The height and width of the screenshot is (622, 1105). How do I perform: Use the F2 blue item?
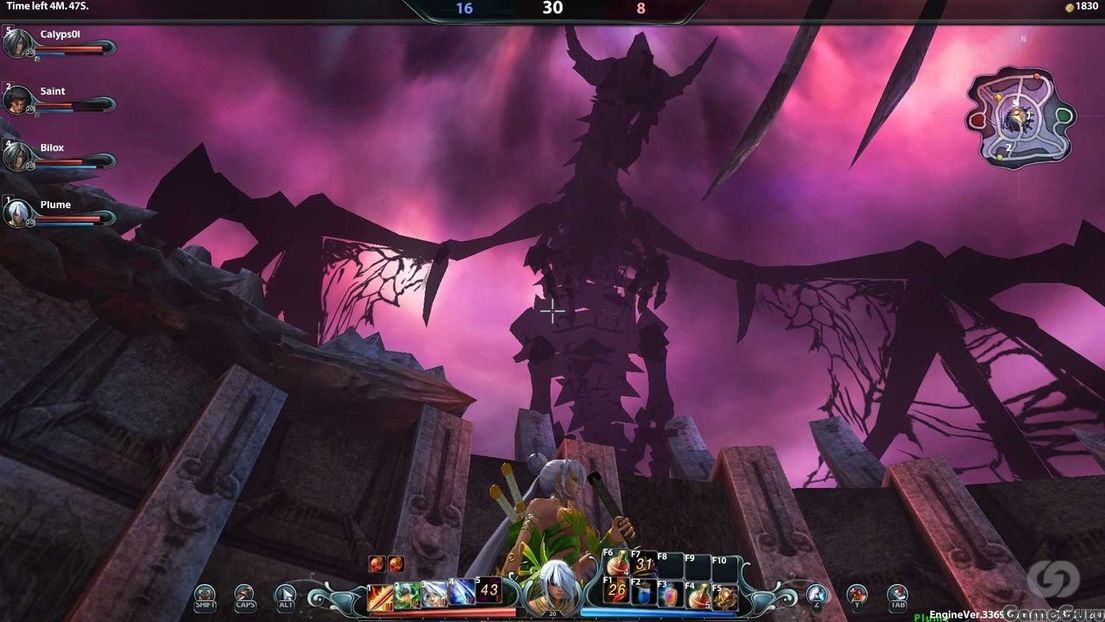(644, 595)
